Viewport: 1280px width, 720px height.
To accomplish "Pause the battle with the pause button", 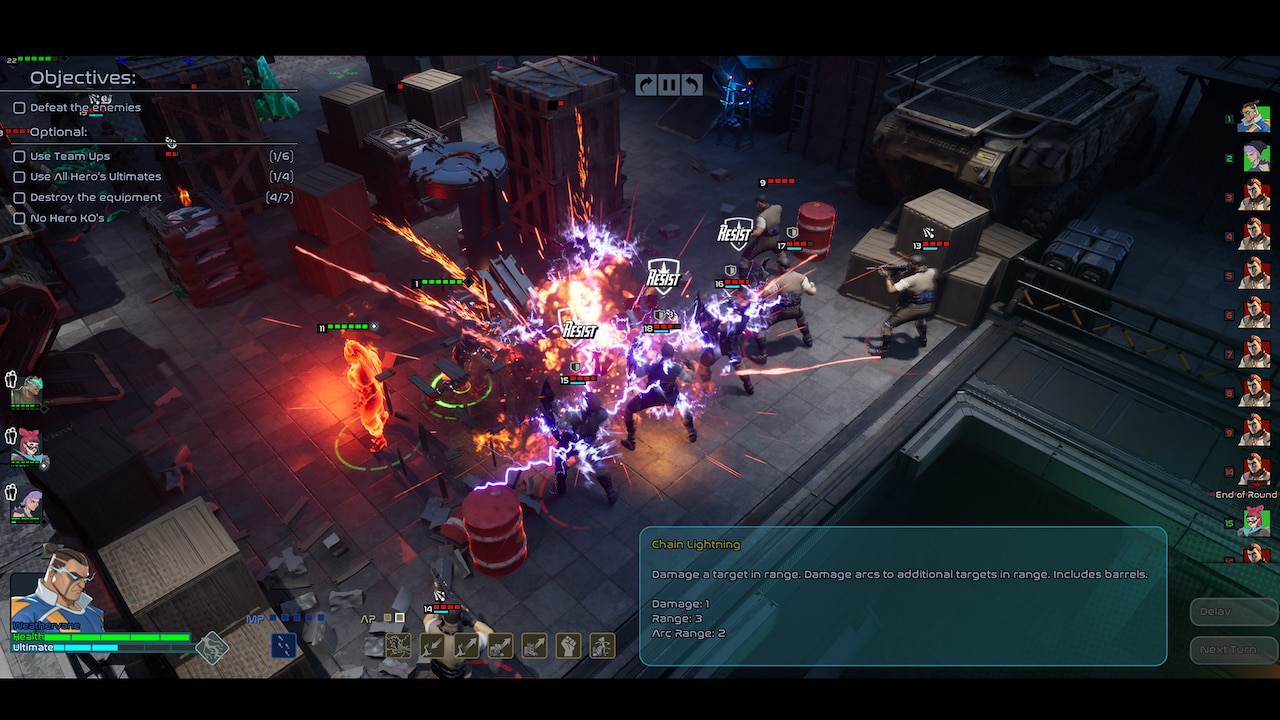I will (x=669, y=85).
